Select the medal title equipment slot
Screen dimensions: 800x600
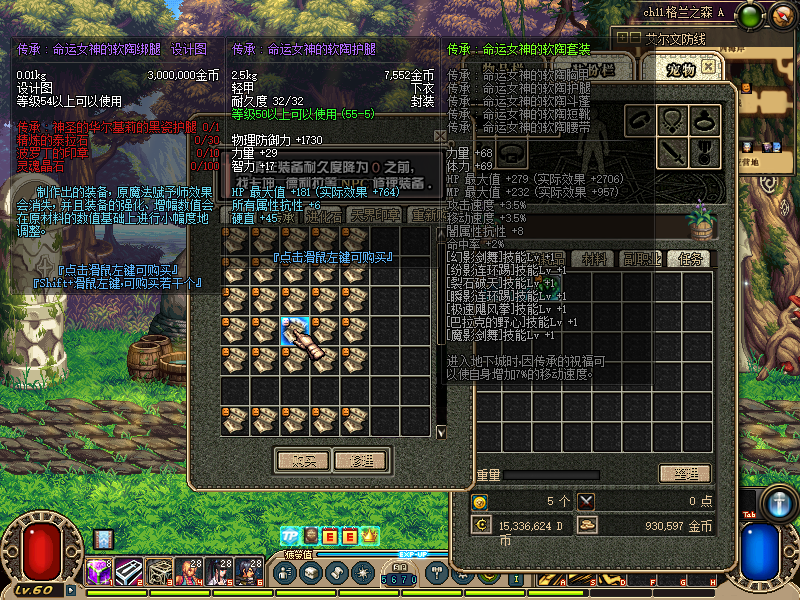705,153
